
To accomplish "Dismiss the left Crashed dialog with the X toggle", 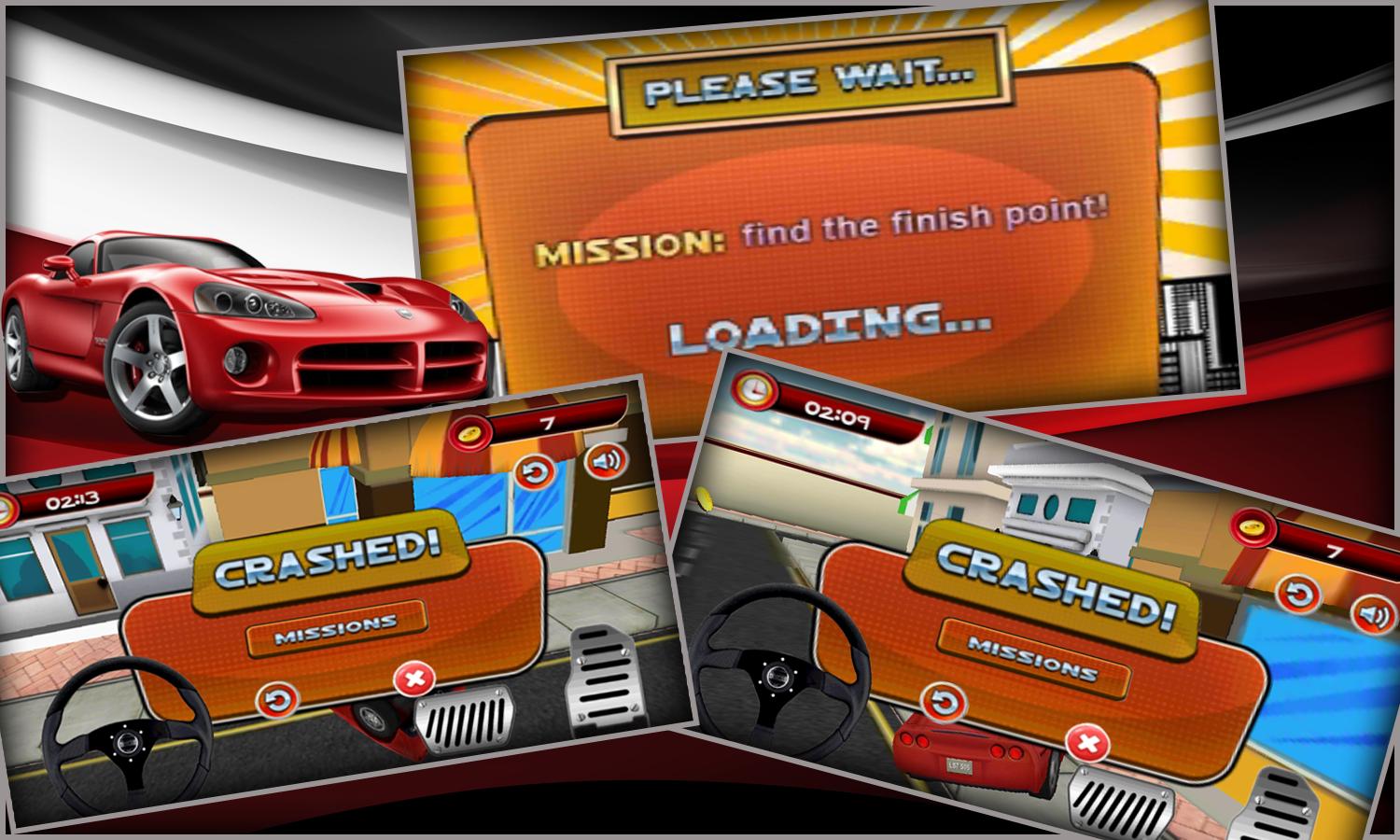I will coord(414,679).
